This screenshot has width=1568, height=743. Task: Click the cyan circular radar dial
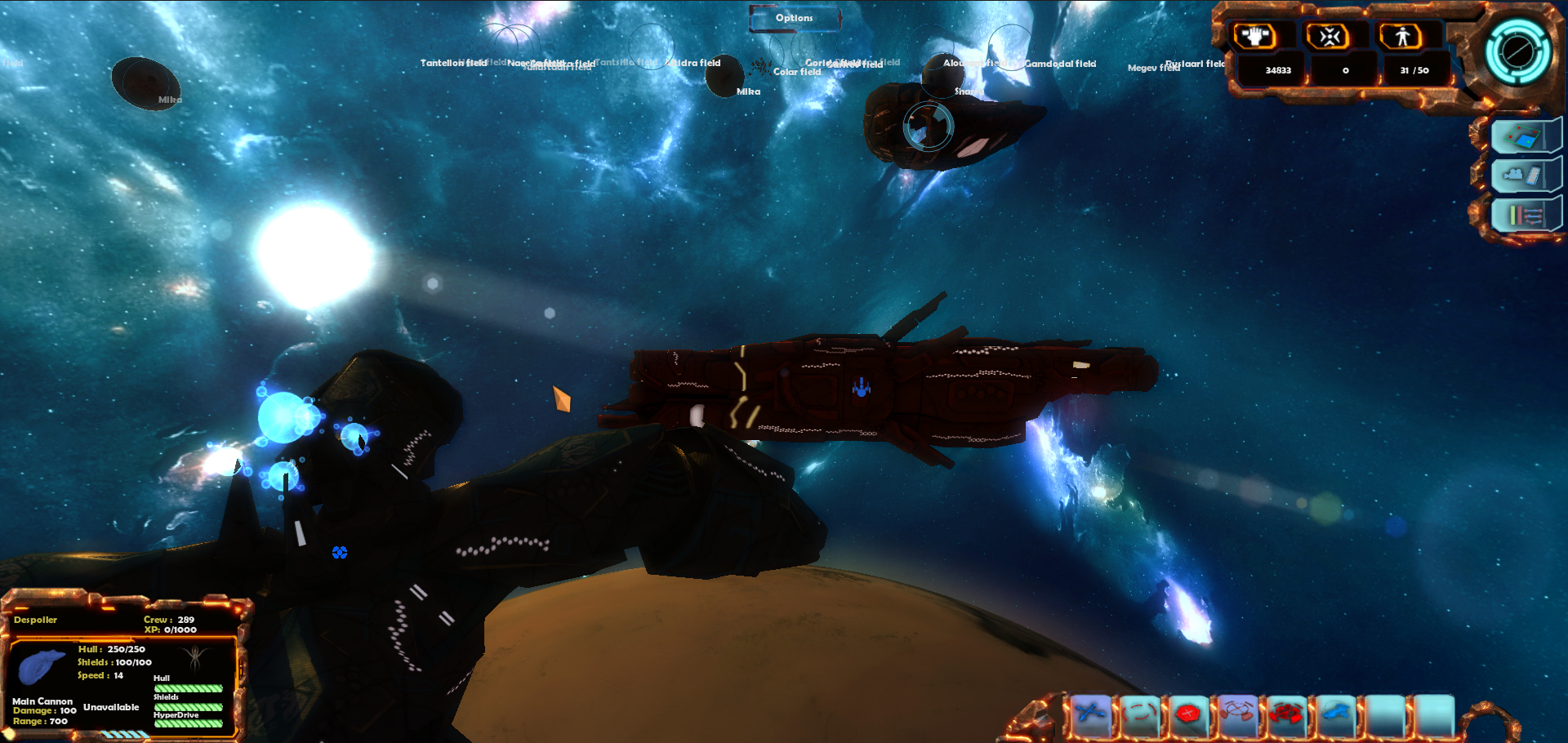1517,51
